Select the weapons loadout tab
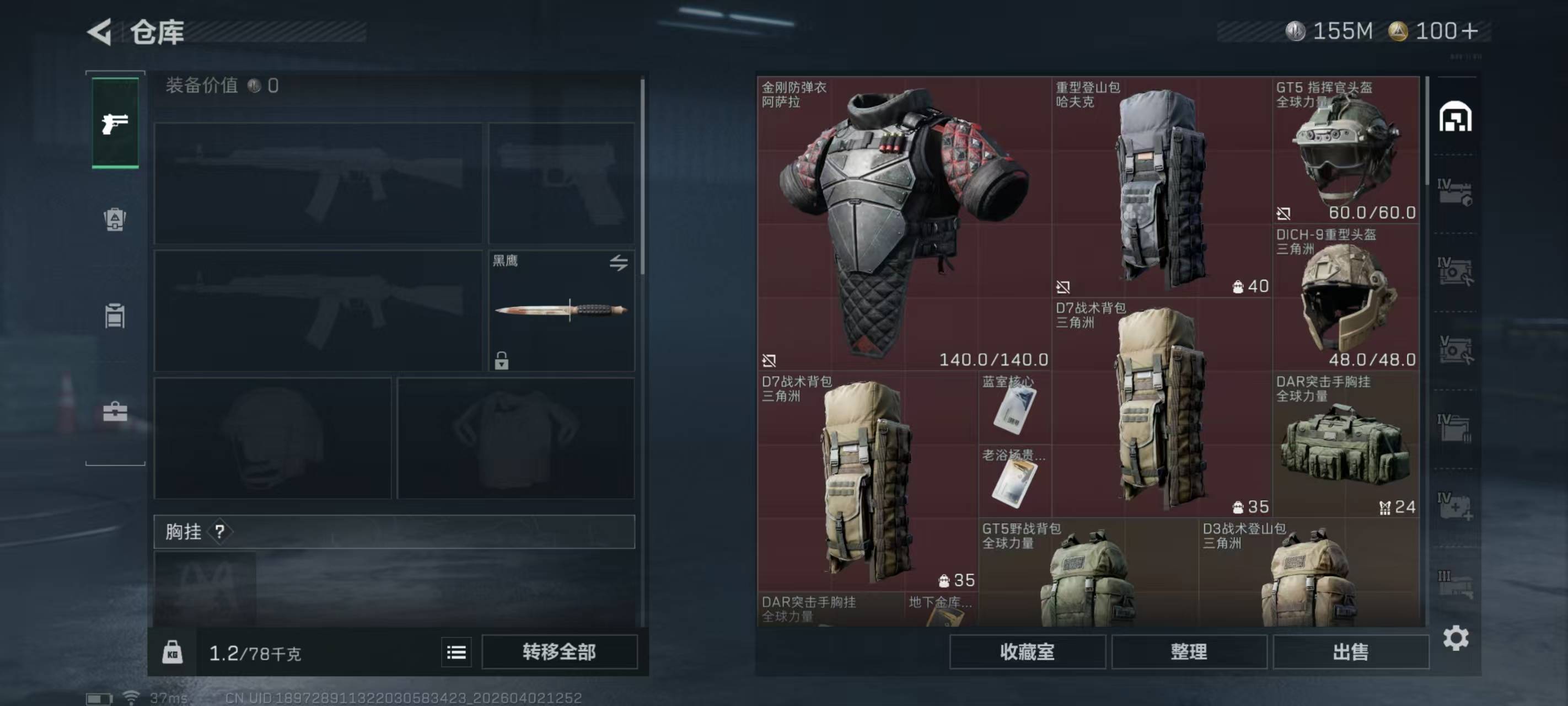1568x706 pixels. [x=115, y=123]
